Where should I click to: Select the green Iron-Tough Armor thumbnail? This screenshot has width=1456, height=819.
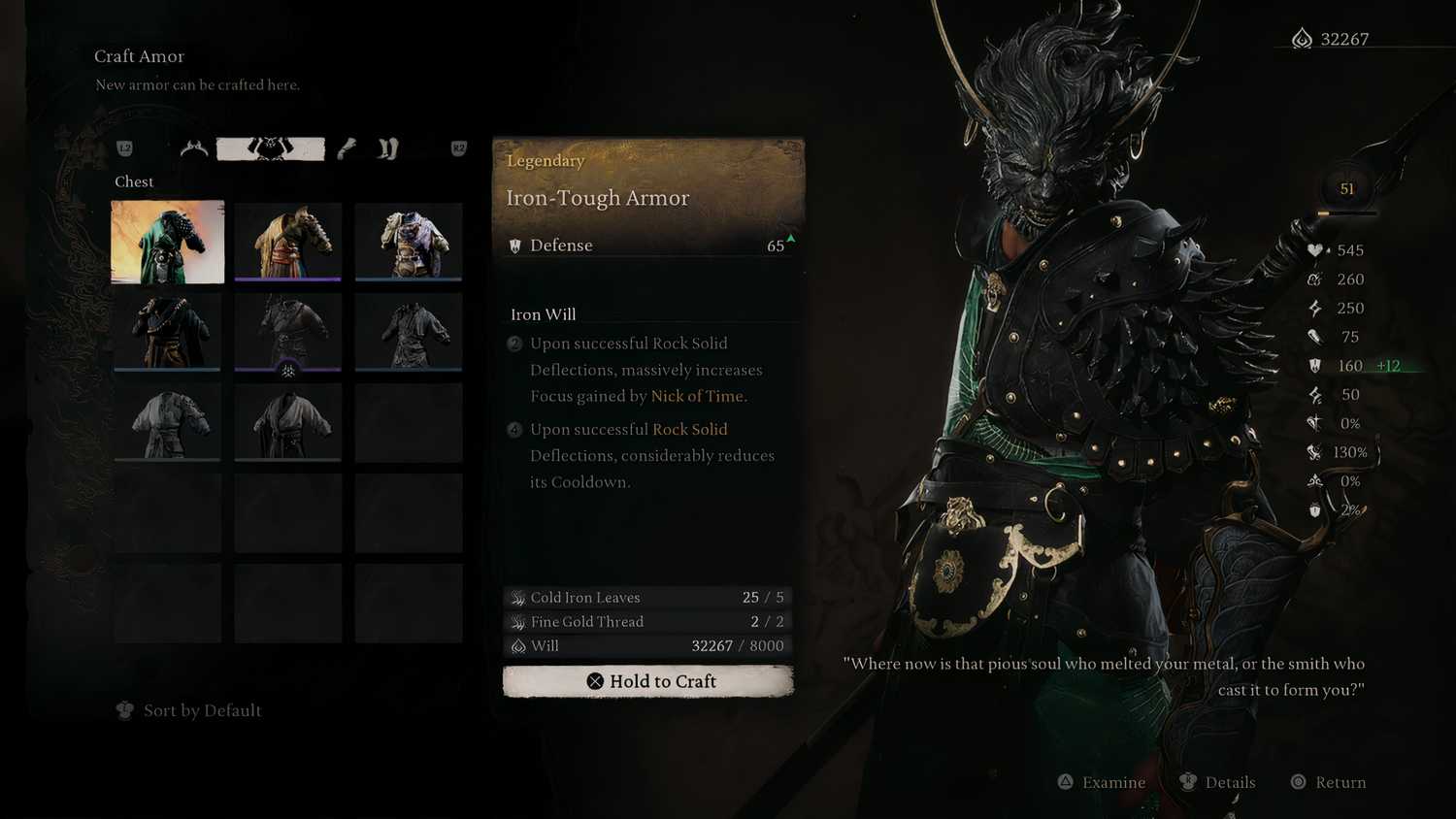[x=168, y=242]
